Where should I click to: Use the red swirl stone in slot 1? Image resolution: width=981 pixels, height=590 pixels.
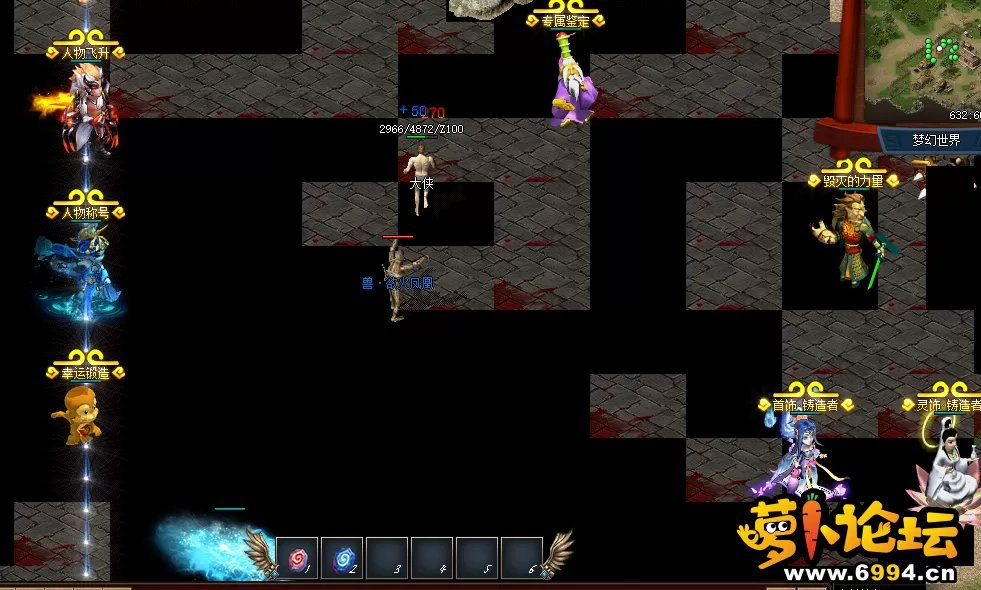[297, 558]
